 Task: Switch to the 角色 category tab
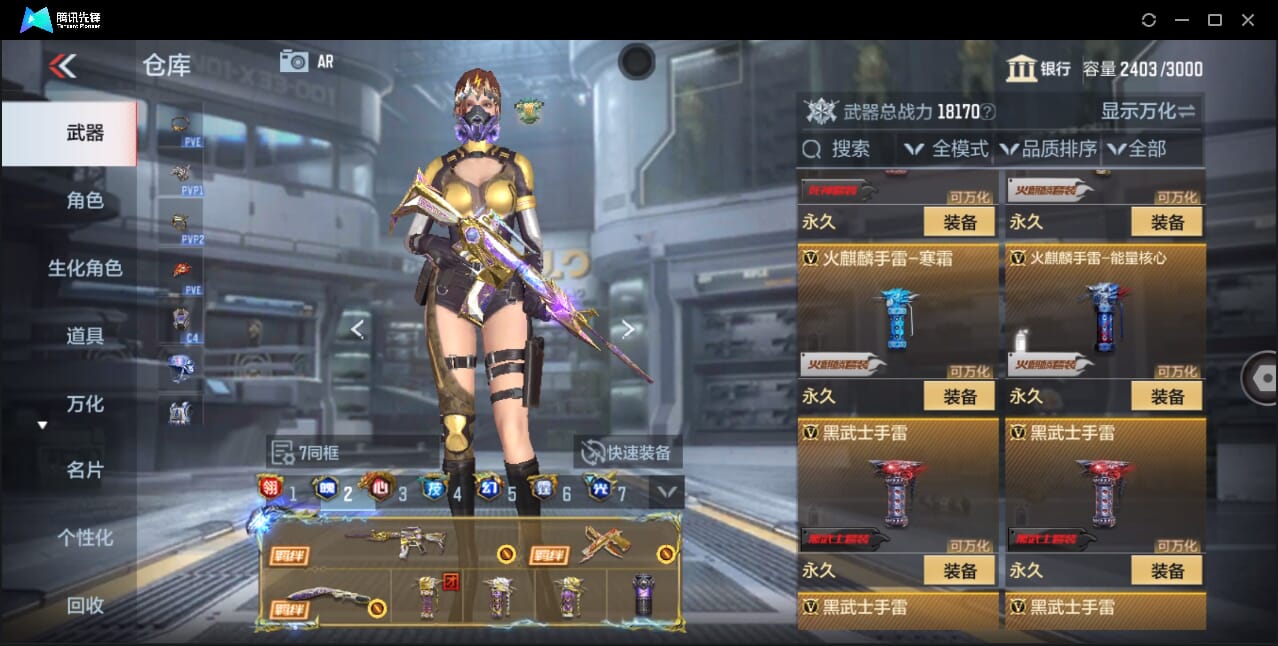click(85, 201)
